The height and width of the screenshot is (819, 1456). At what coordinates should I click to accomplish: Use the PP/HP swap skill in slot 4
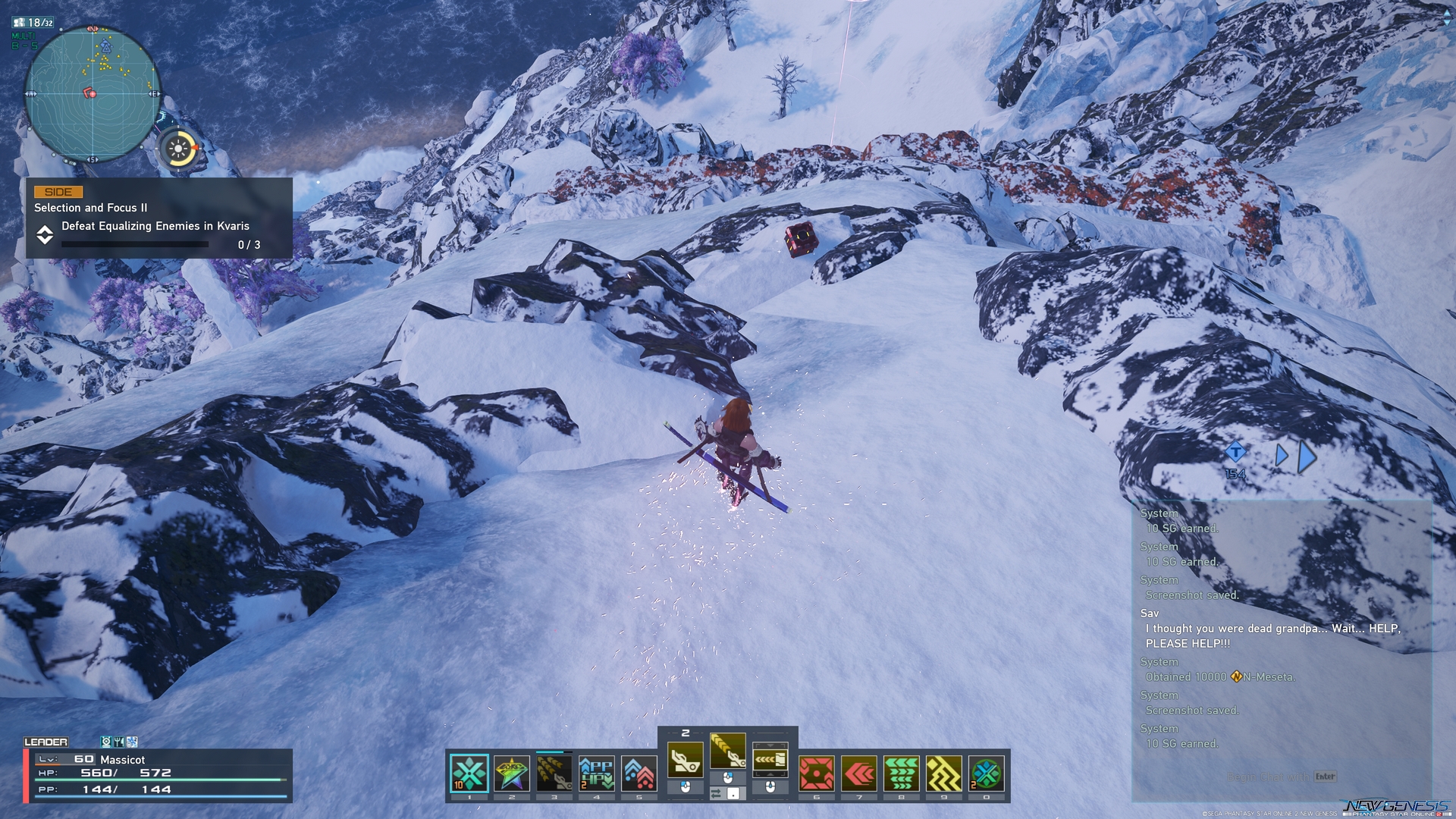click(x=597, y=773)
